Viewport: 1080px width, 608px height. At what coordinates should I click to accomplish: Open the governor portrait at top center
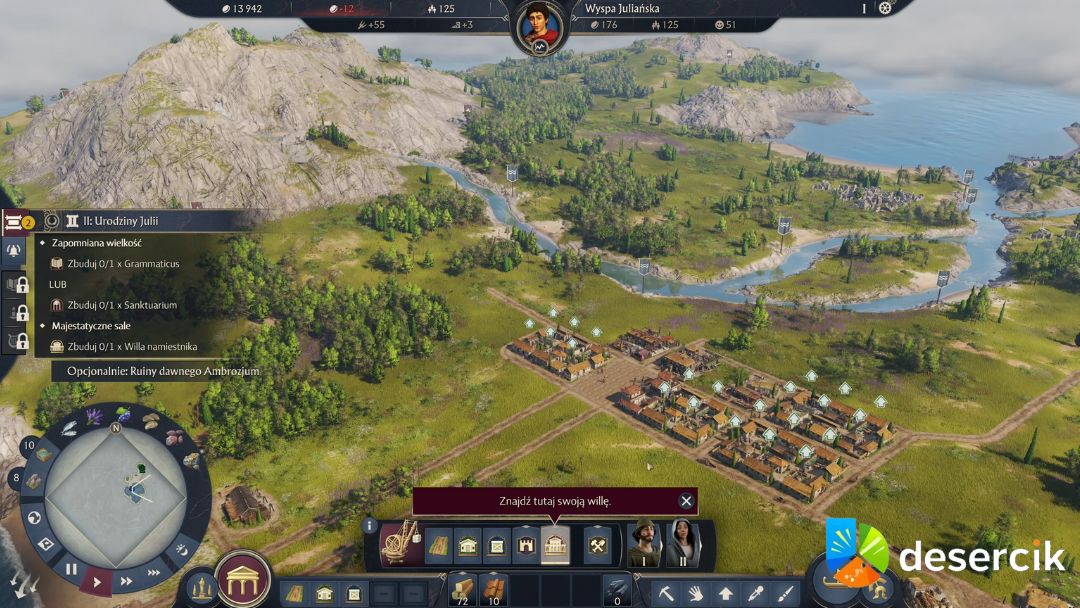540,26
